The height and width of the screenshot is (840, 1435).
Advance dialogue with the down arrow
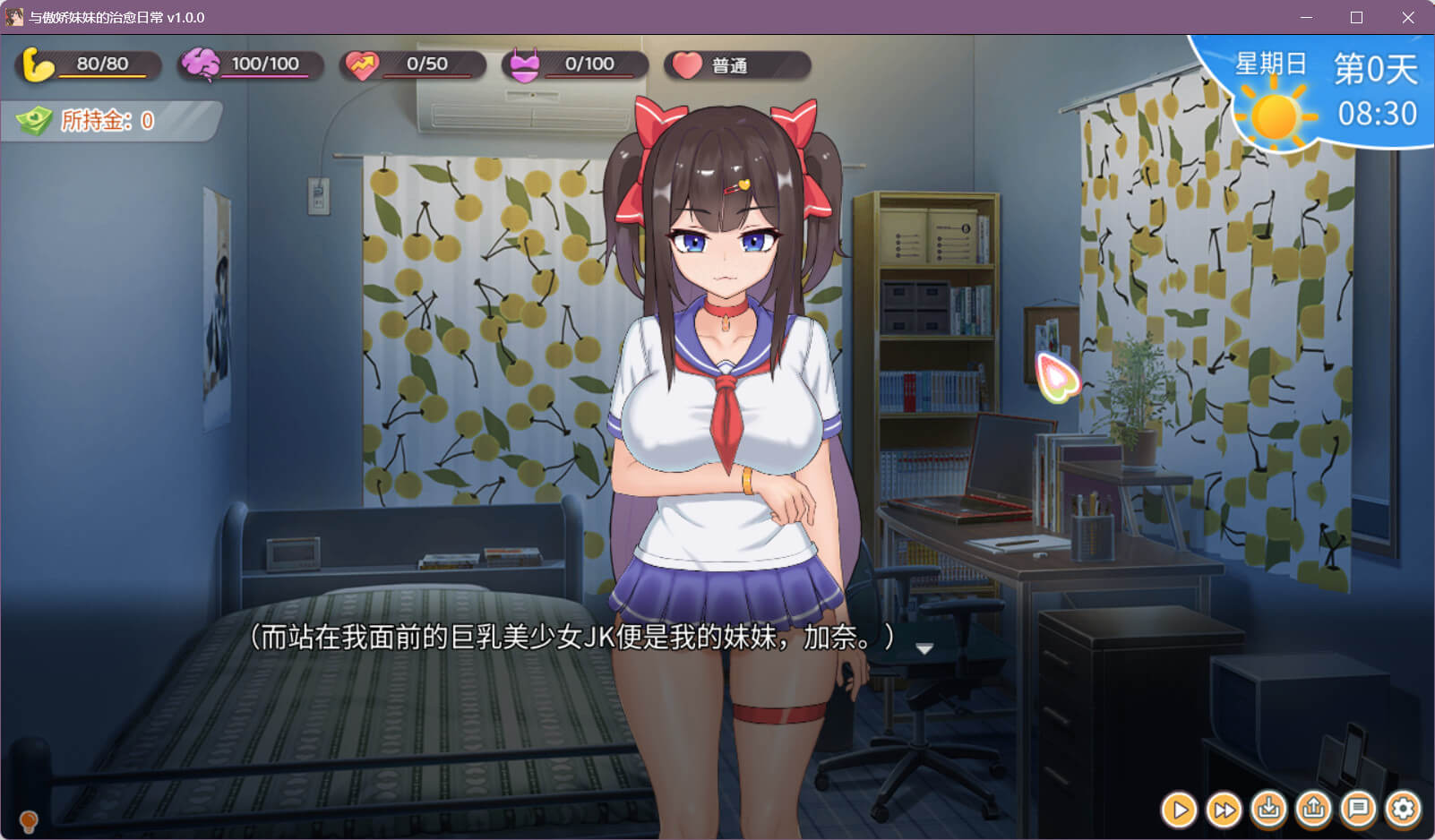pos(924,648)
